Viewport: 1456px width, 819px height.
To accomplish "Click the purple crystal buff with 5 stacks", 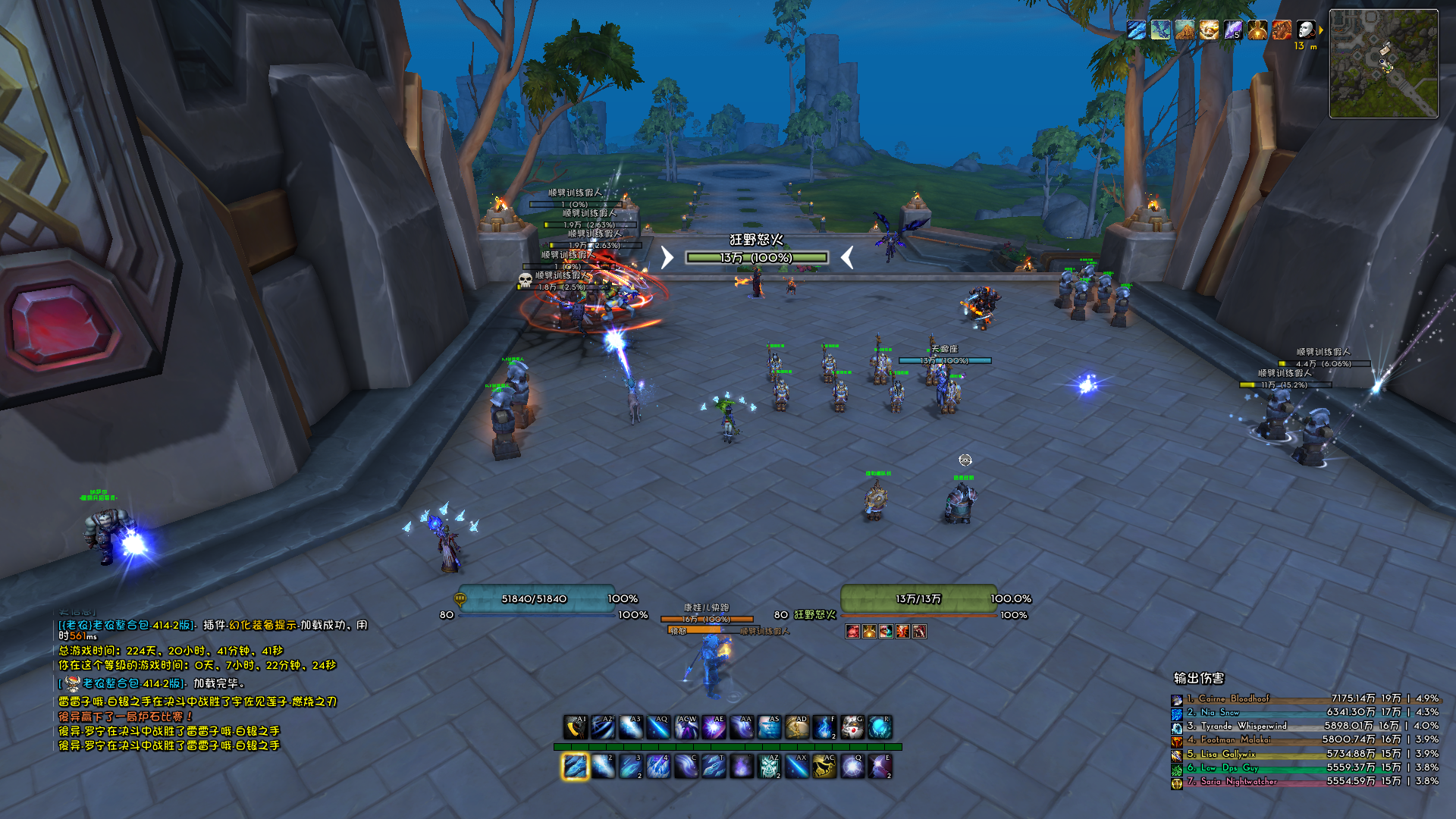I will coord(1232,30).
